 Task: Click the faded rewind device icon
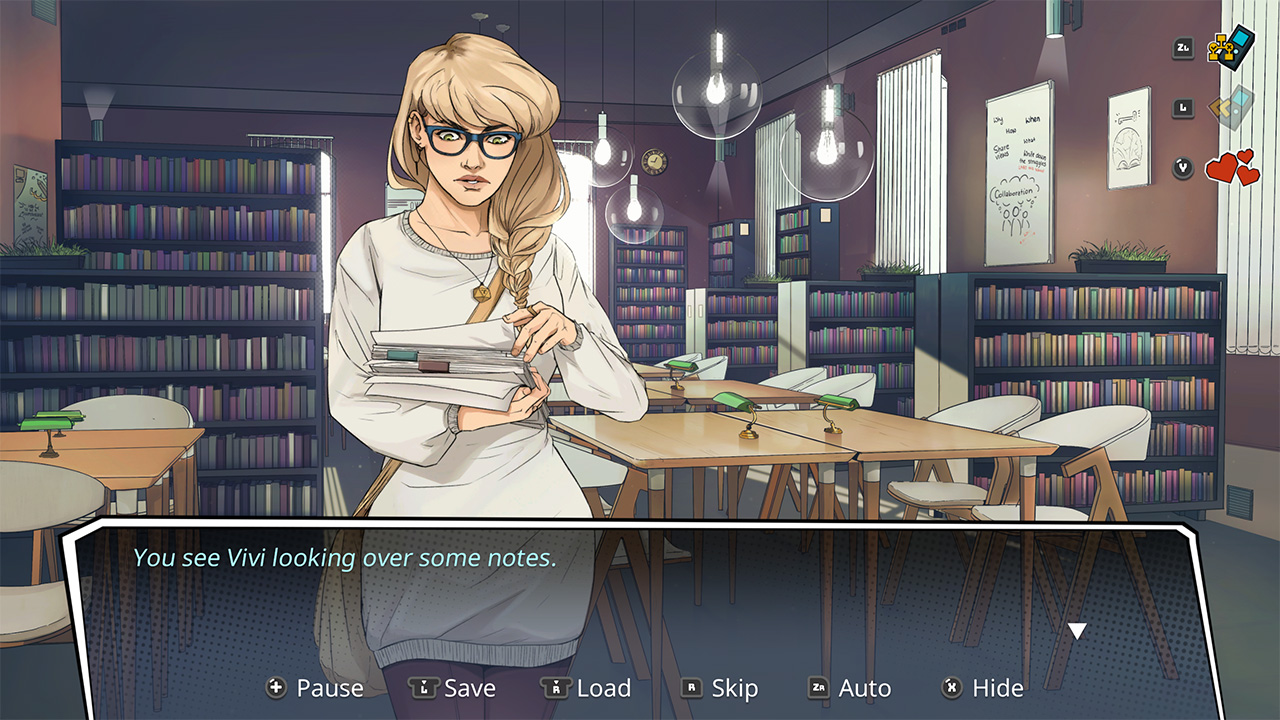coord(1232,108)
